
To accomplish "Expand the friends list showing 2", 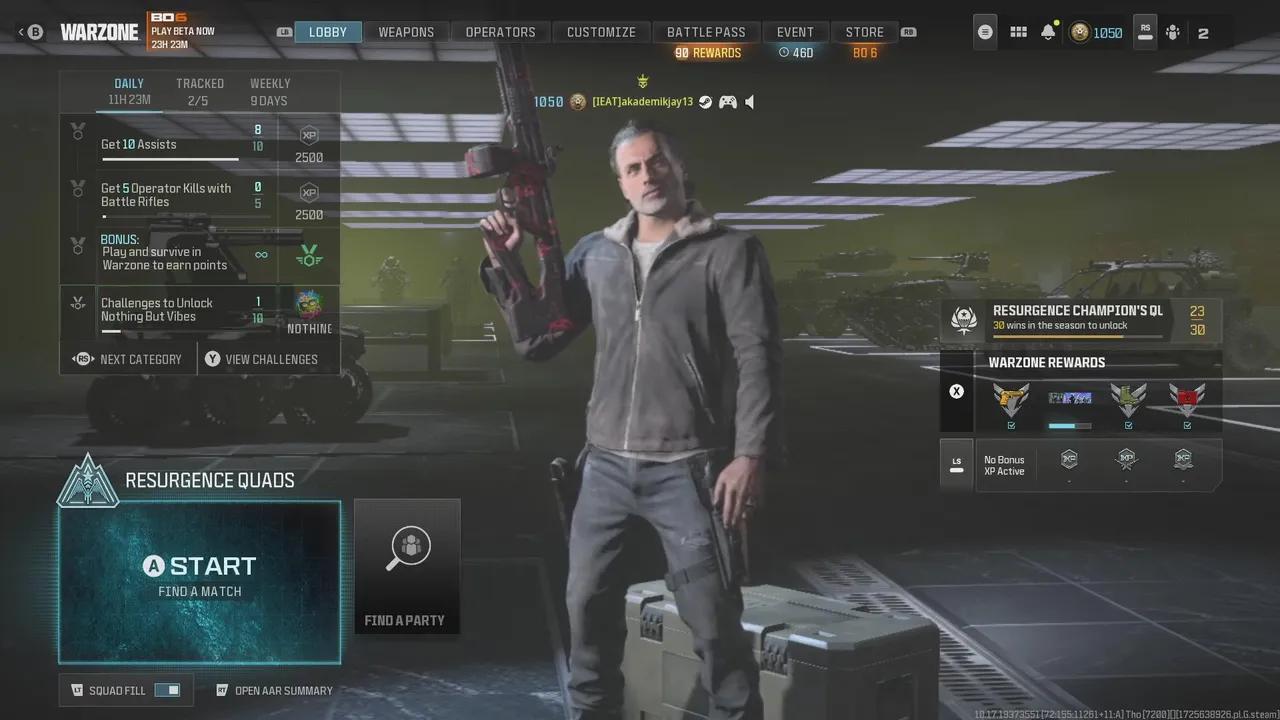I will pyautogui.click(x=1203, y=32).
